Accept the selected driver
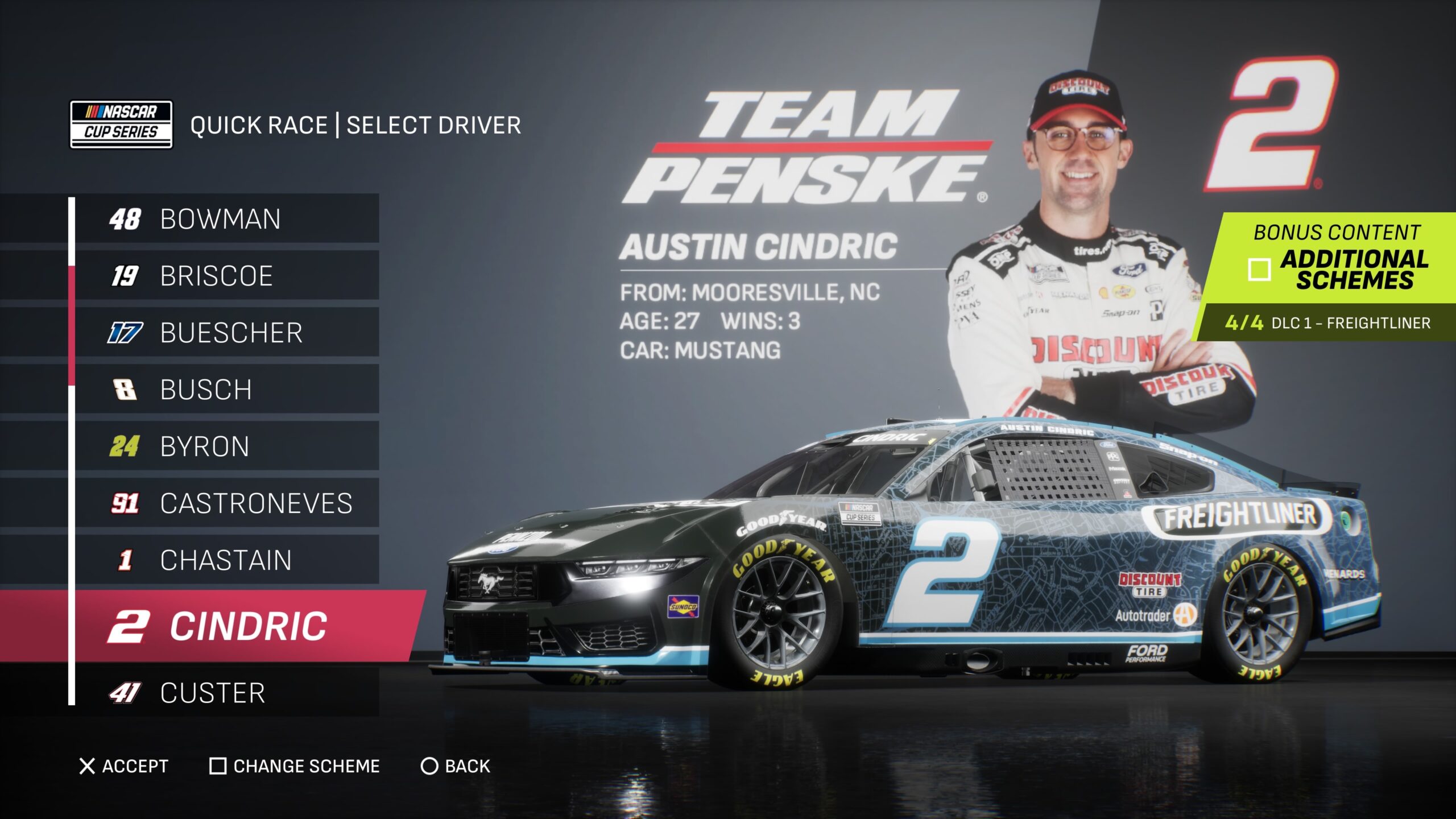 [124, 766]
